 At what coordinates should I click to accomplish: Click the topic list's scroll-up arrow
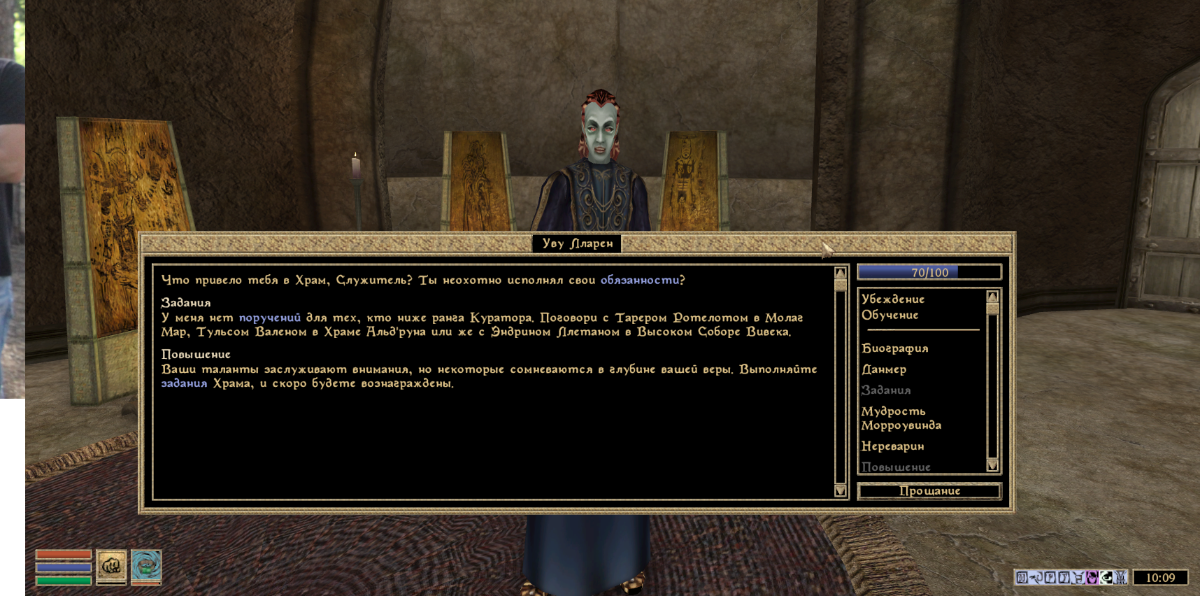(x=992, y=296)
